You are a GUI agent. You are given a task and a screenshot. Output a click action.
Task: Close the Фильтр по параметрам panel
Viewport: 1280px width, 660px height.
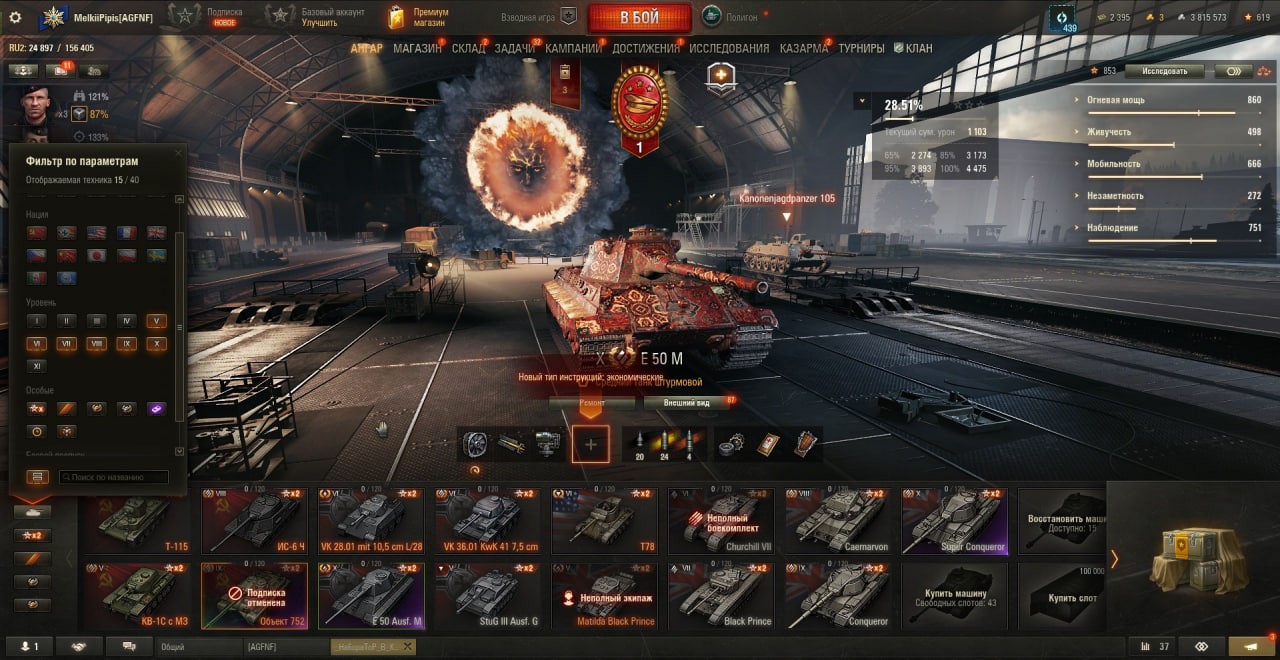179,153
